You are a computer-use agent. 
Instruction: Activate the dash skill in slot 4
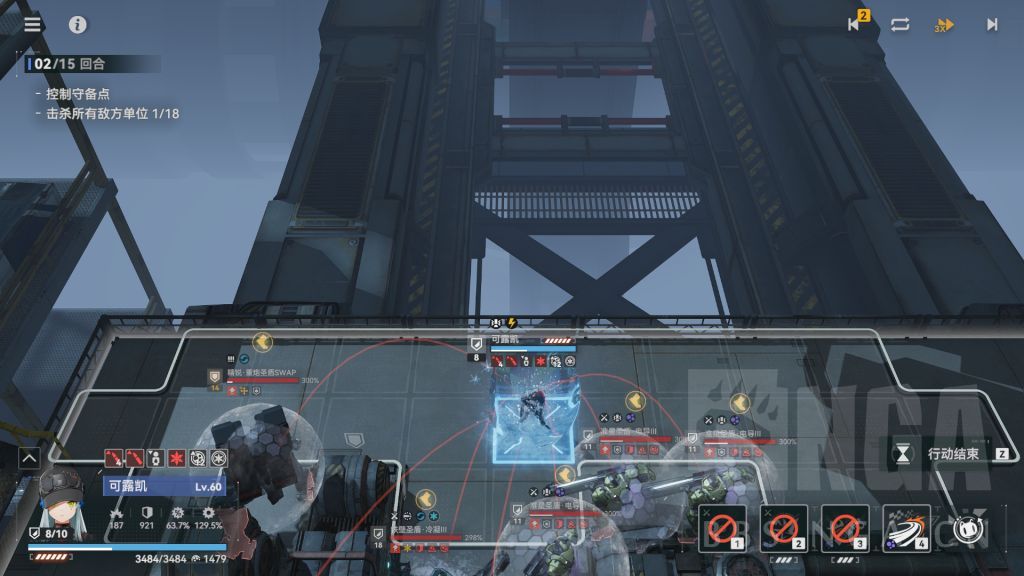coord(906,528)
